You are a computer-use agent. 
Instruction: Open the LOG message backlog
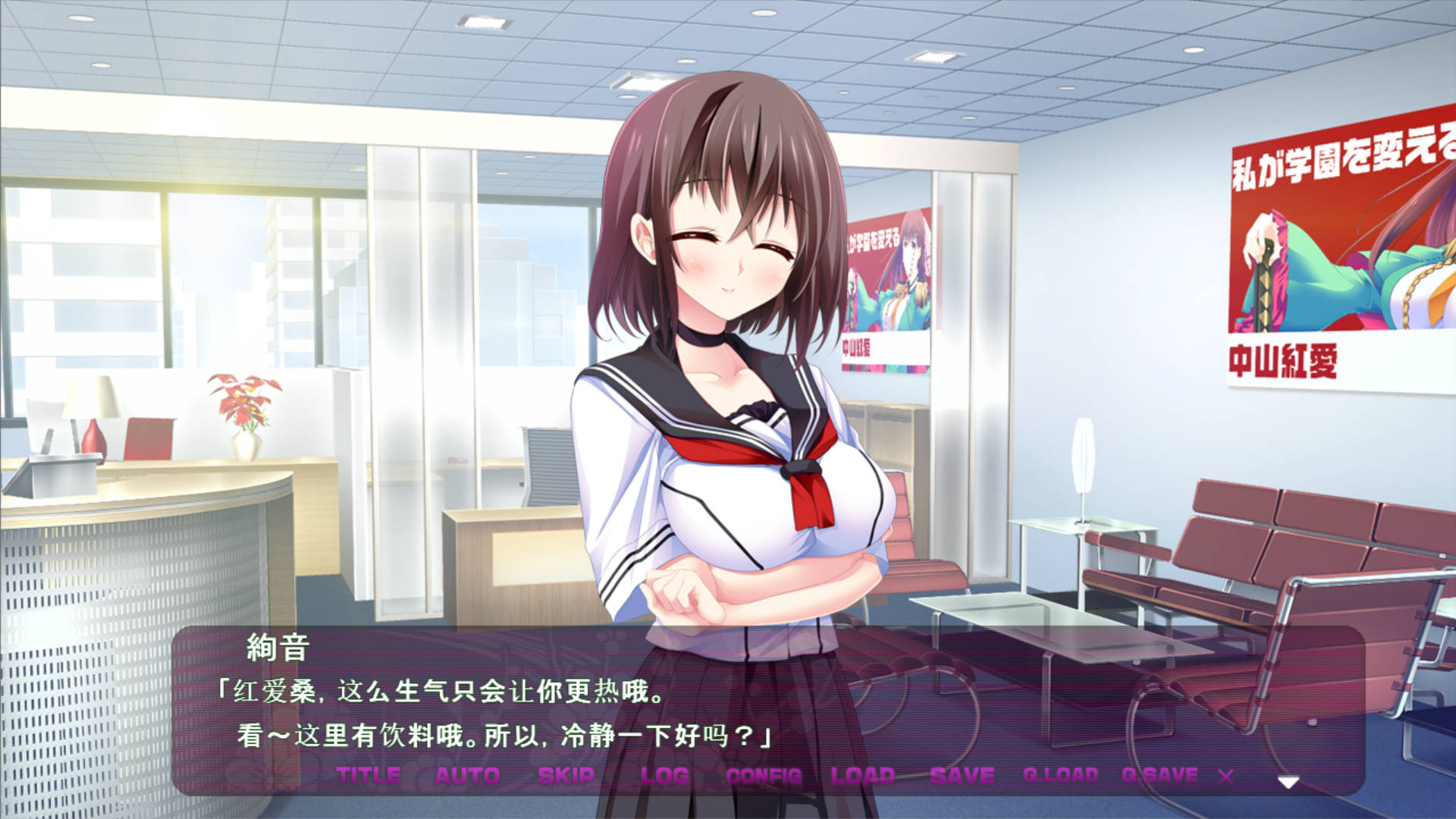(x=664, y=776)
